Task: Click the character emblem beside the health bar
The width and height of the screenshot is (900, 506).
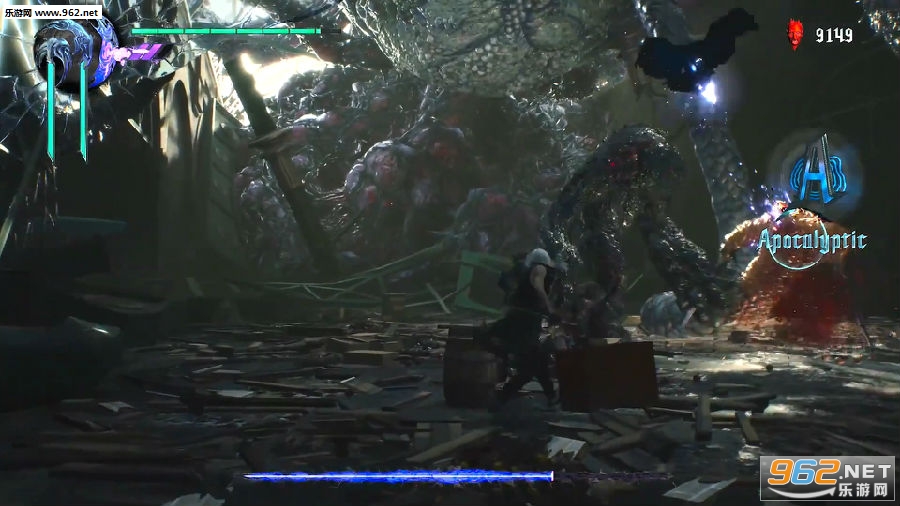Action: (x=76, y=54)
